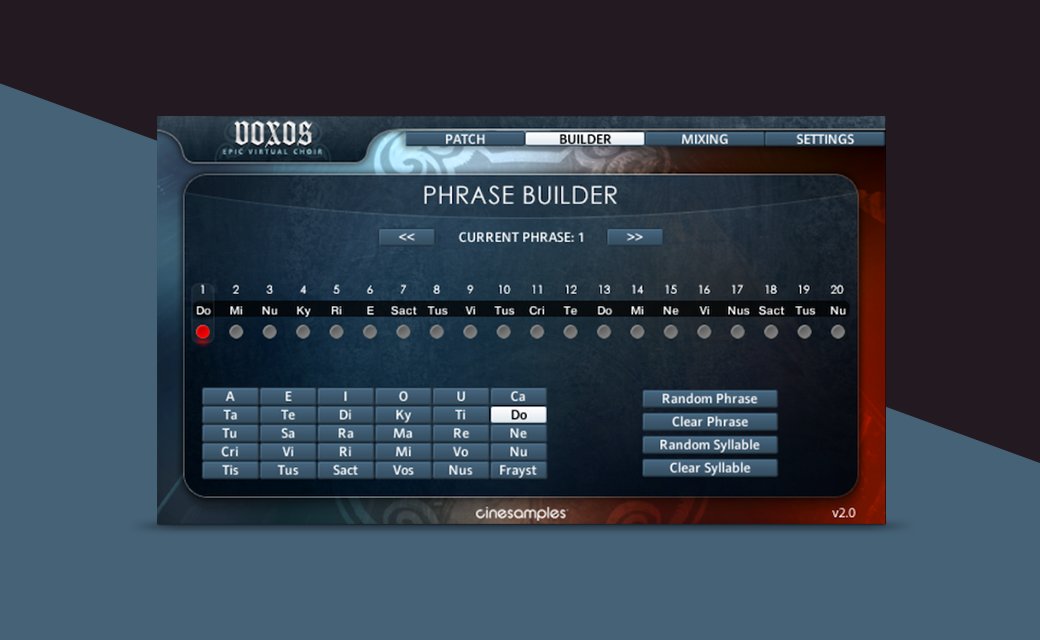Select the Frayst syllable button
Image resolution: width=1040 pixels, height=640 pixels.
coord(518,470)
